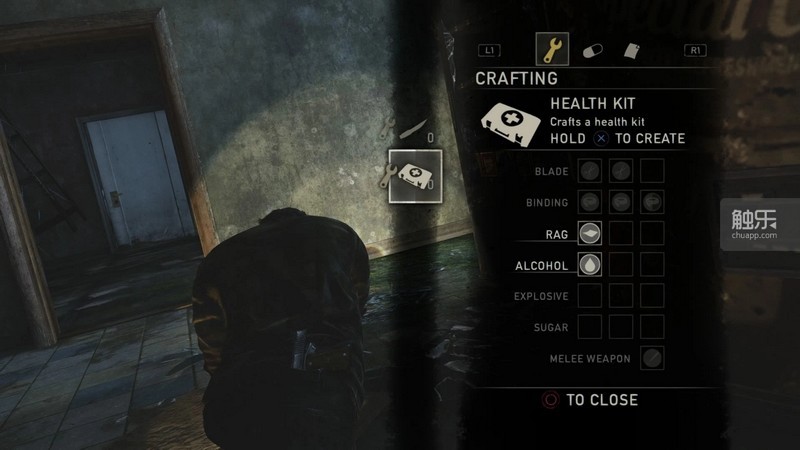Select the health kit crafting recipe
The image size is (800, 450).
tap(416, 176)
